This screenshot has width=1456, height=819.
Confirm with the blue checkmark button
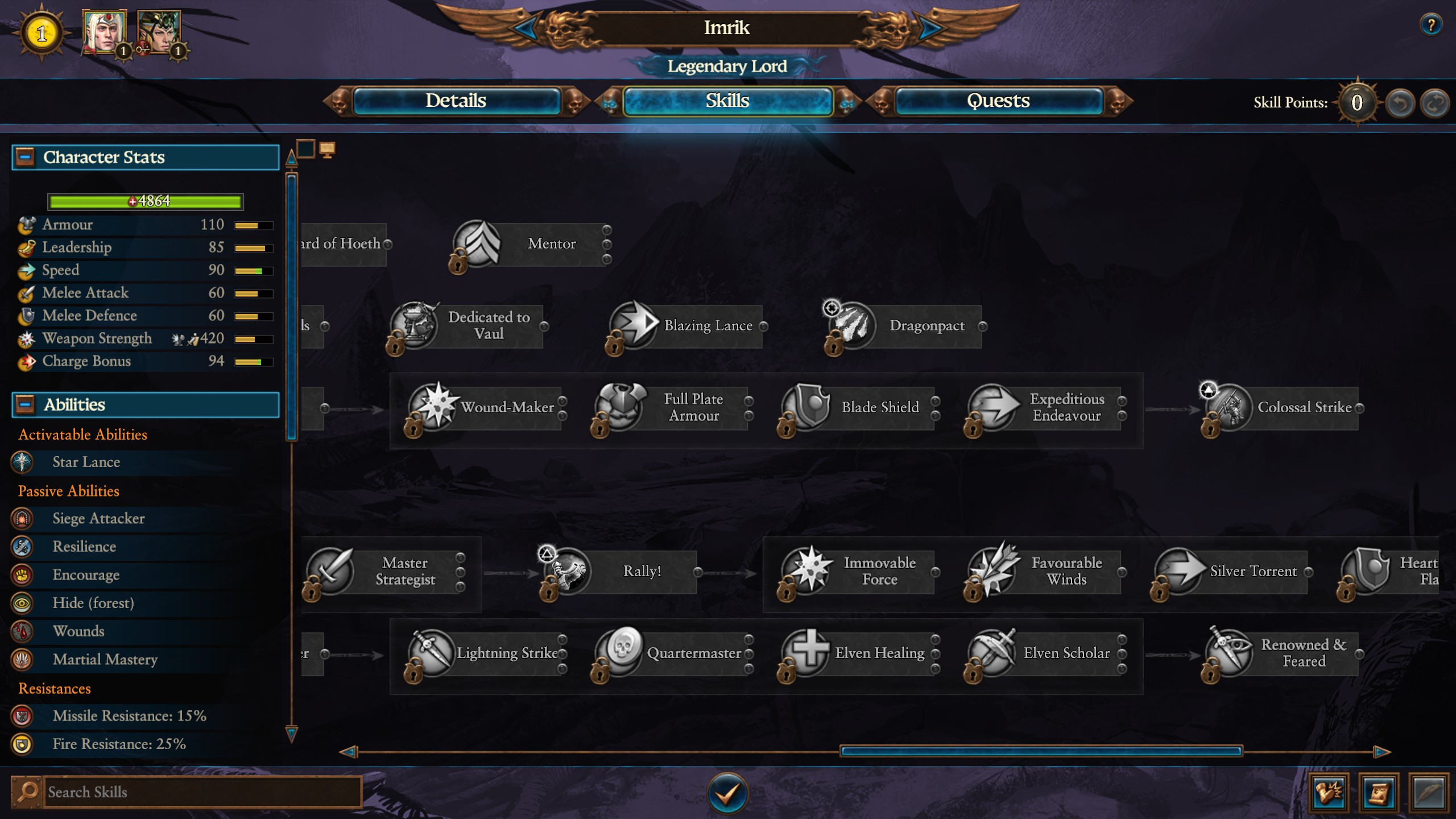(x=727, y=792)
